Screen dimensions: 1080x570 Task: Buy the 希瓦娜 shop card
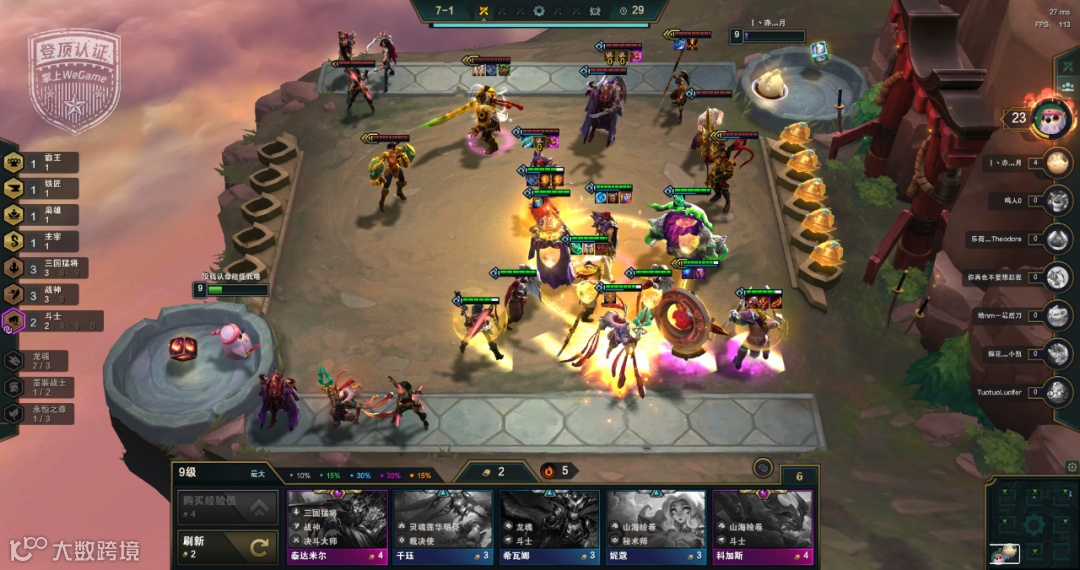[549, 525]
